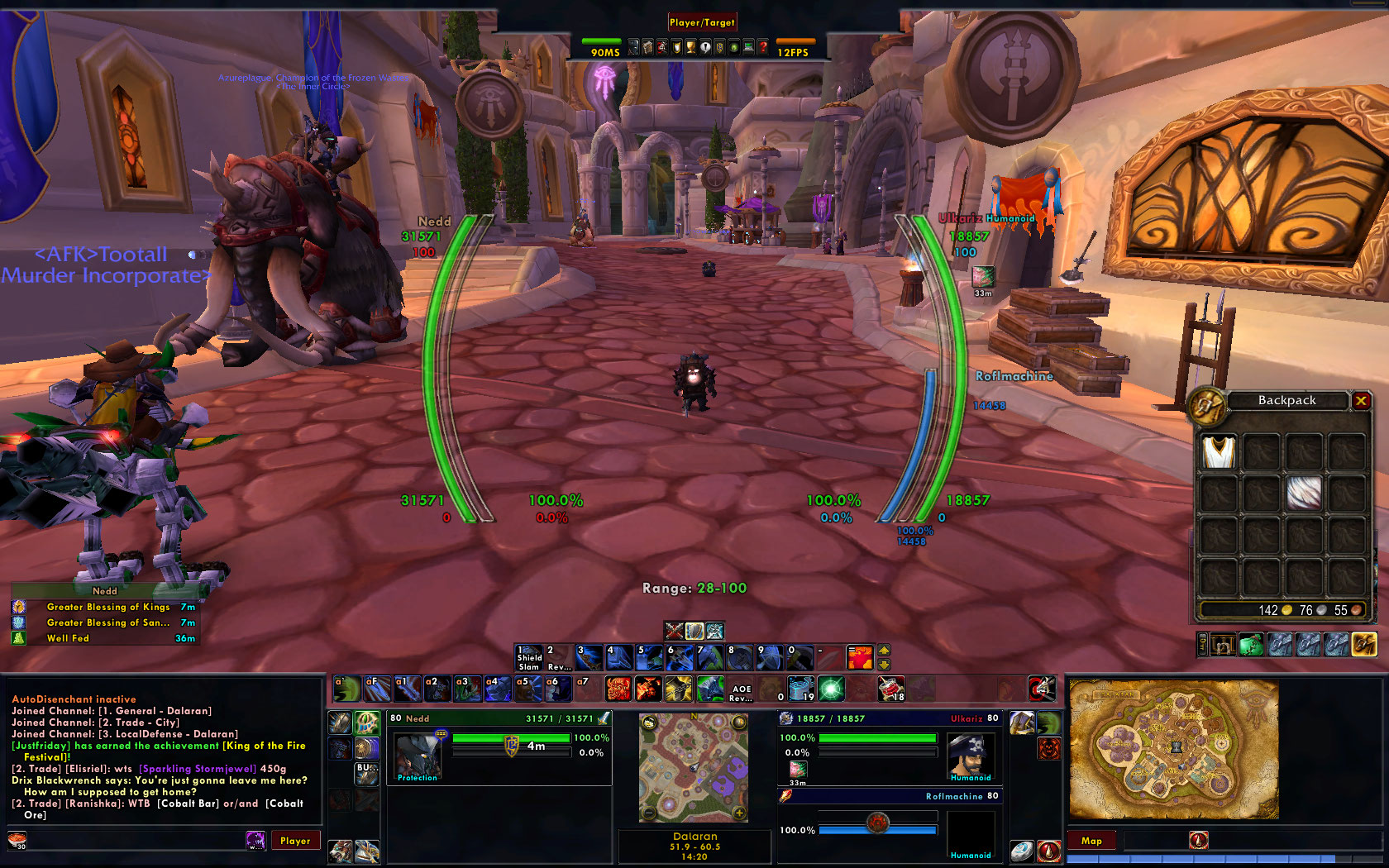This screenshot has width=1389, height=868.
Task: Select the white tabard in the Backpack
Action: tap(1219, 452)
